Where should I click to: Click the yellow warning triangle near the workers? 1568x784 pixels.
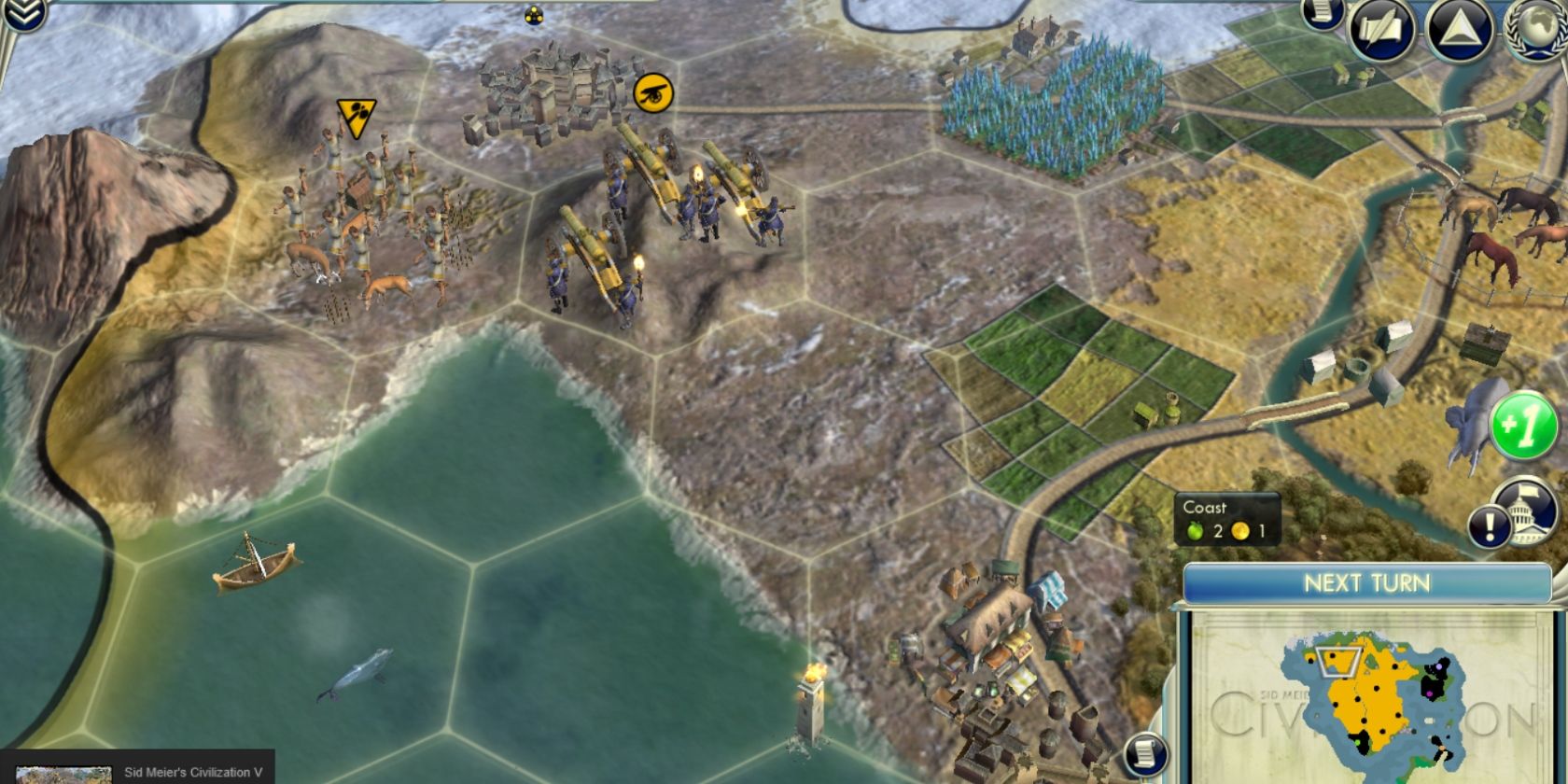354,112
